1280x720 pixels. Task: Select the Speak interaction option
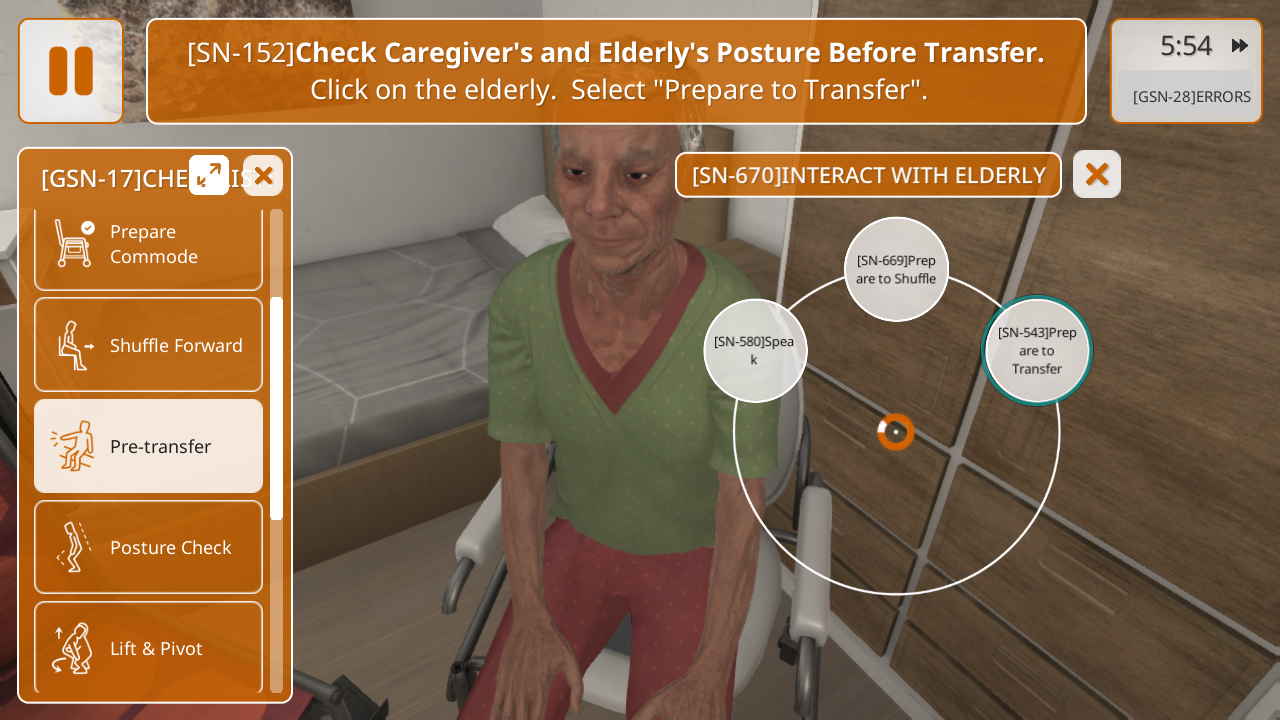pyautogui.click(x=755, y=350)
